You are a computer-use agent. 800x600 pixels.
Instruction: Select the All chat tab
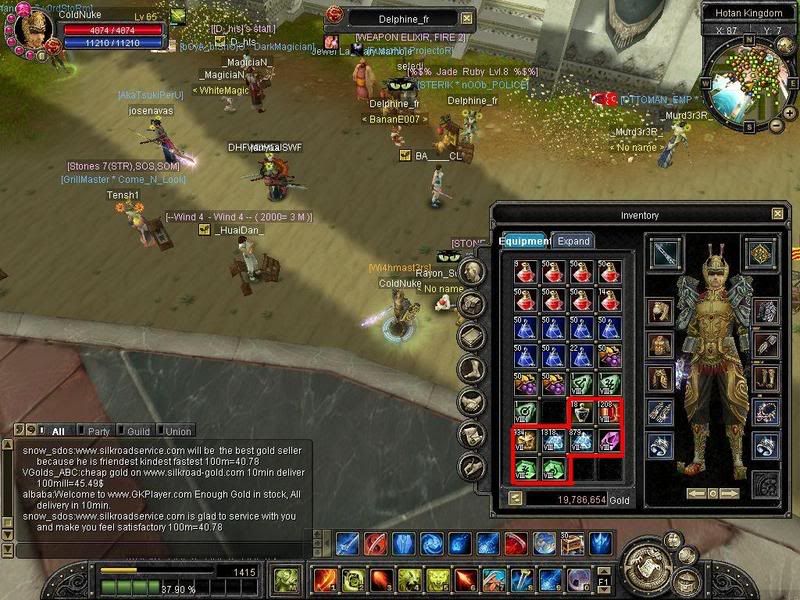[x=58, y=431]
